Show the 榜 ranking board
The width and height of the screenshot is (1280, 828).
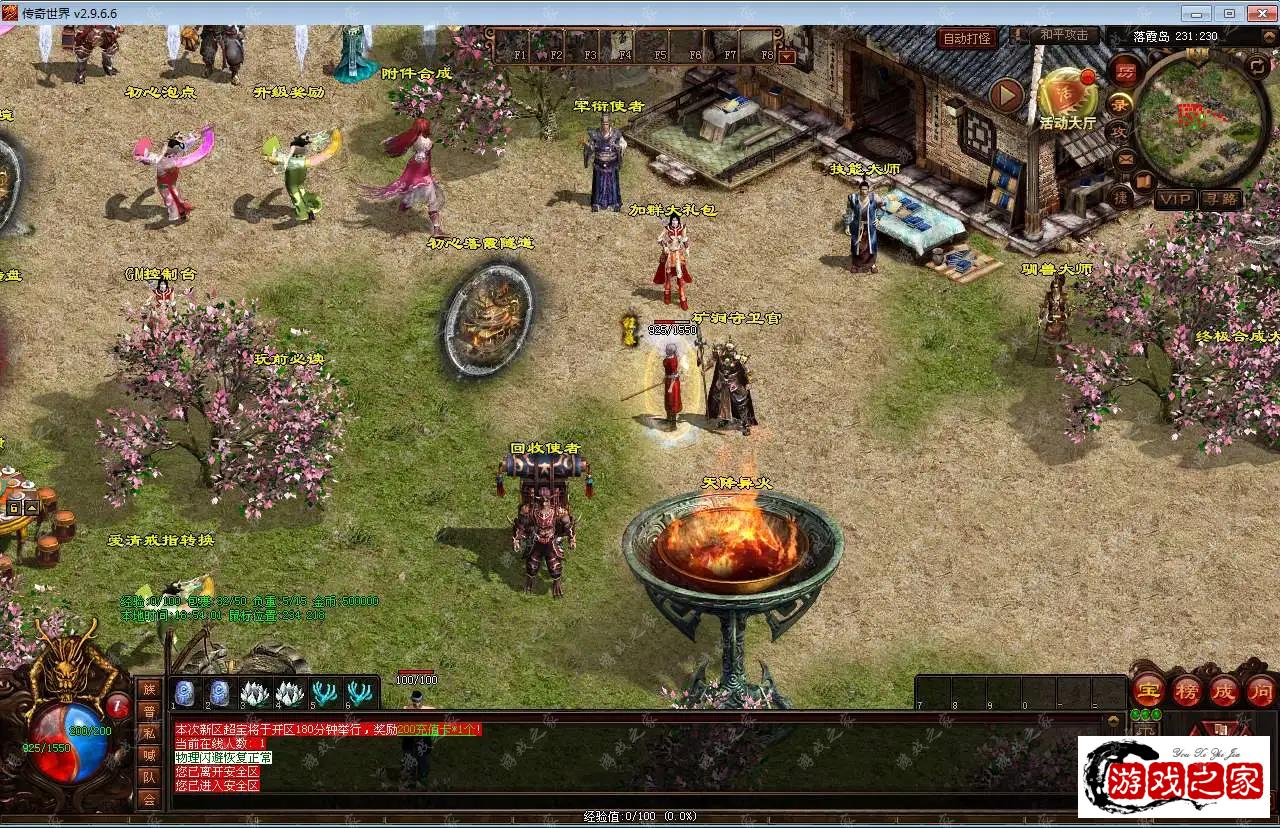[1186, 689]
